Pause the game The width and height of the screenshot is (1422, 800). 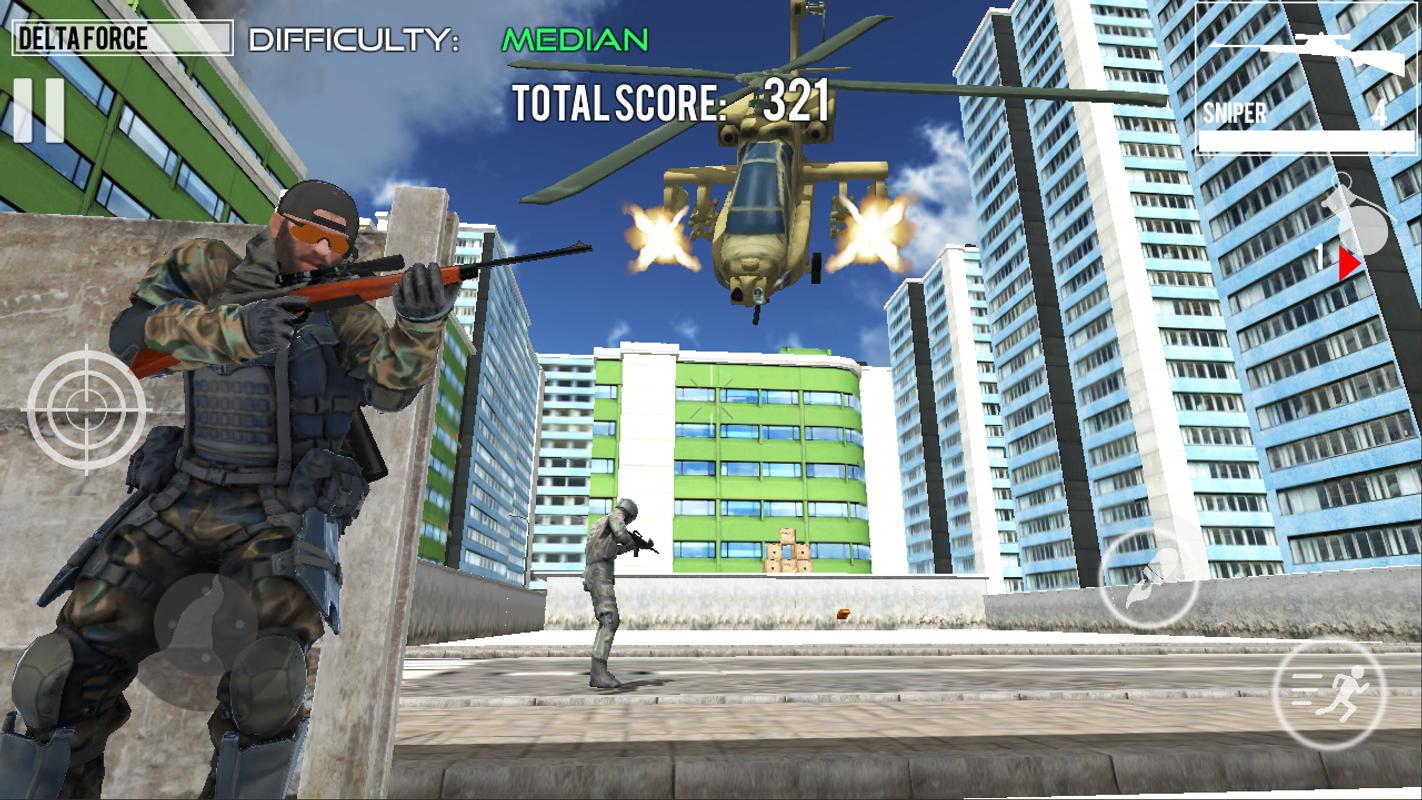point(39,110)
